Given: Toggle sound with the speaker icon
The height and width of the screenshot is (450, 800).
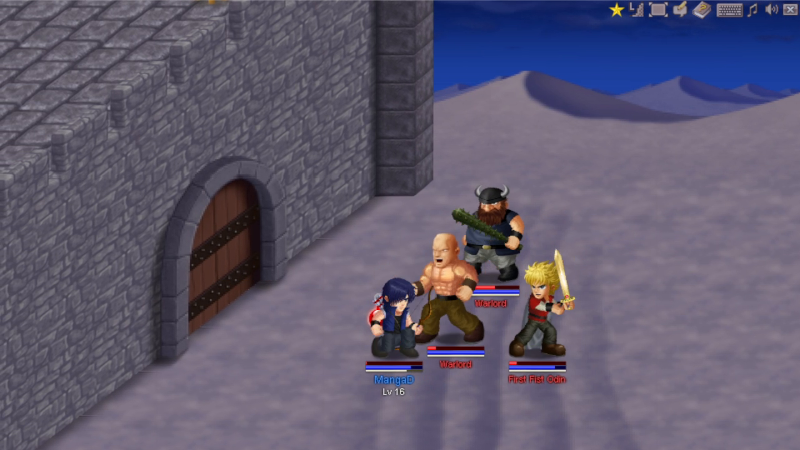Looking at the screenshot, I should [x=771, y=10].
